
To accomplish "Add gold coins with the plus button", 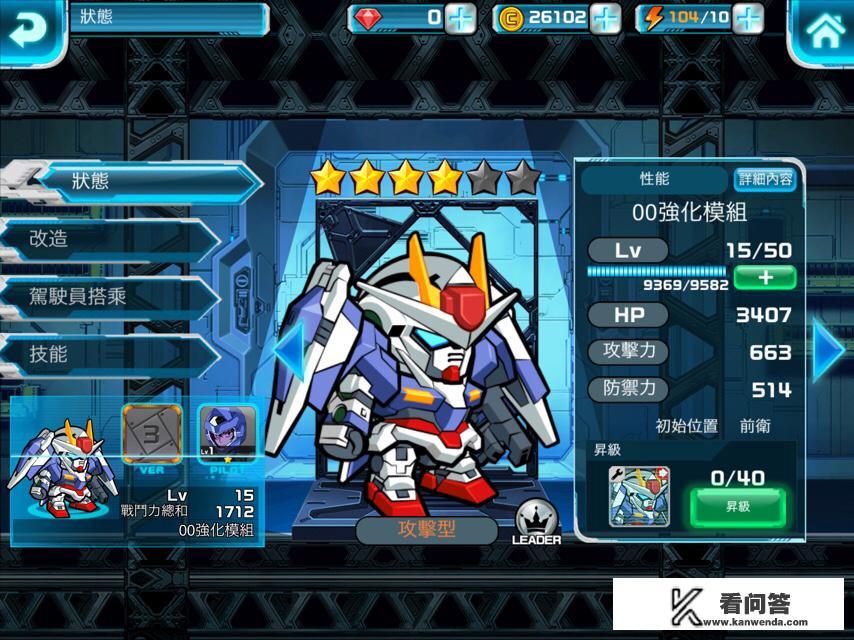I will click(x=605, y=17).
